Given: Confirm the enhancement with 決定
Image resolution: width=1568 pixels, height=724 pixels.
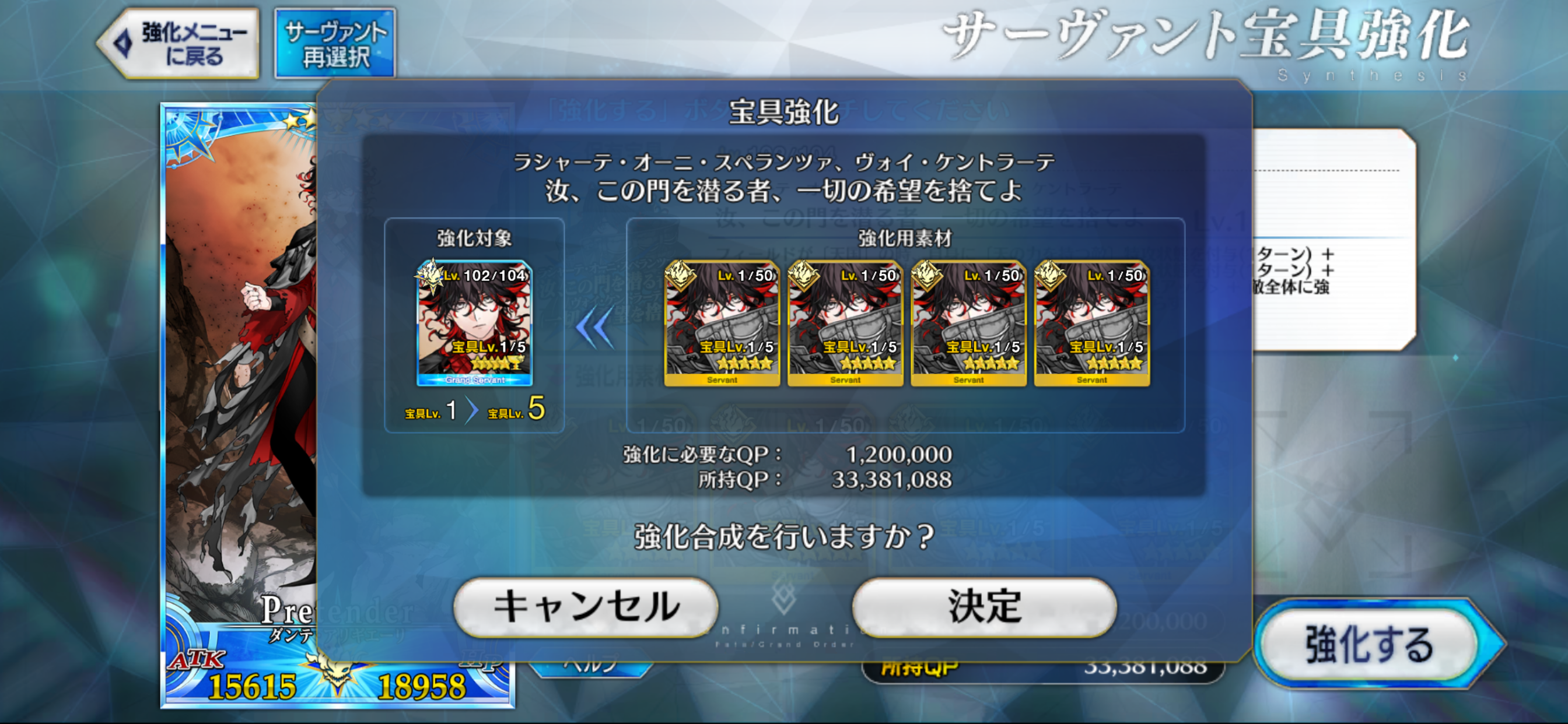Looking at the screenshot, I should click(984, 607).
